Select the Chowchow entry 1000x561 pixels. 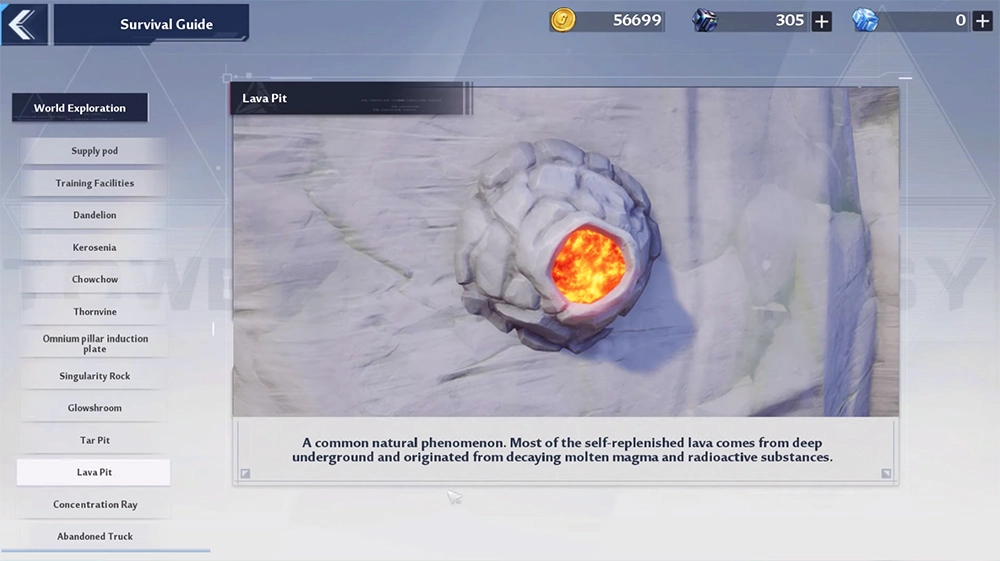(x=94, y=279)
